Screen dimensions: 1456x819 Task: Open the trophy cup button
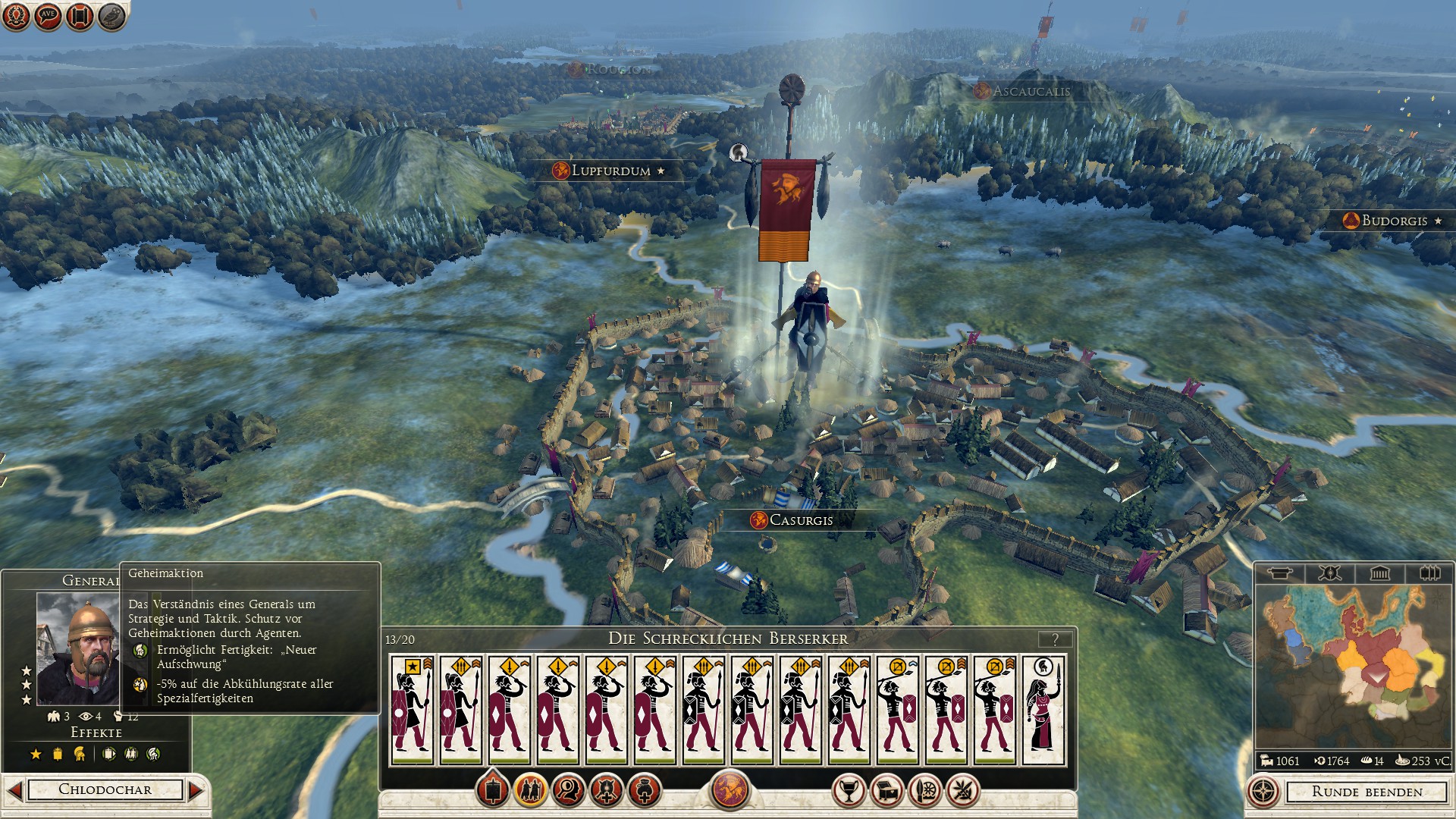849,791
